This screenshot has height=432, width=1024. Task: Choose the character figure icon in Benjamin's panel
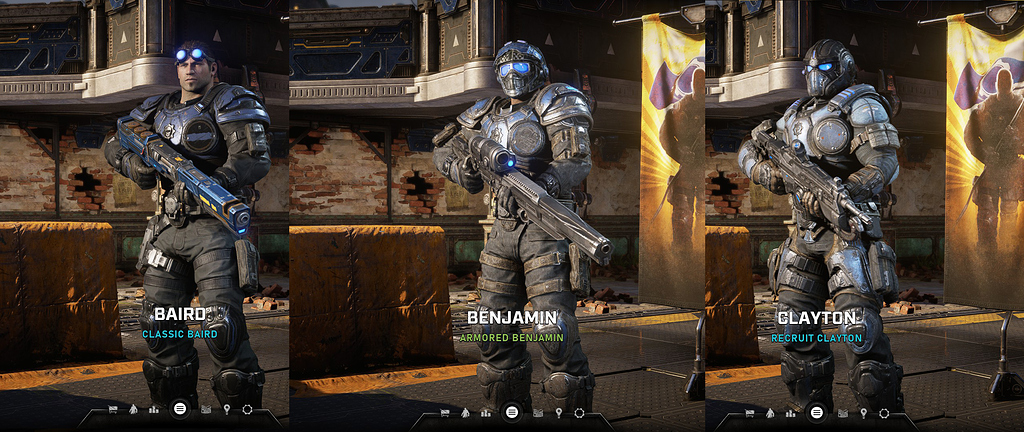click(x=464, y=411)
